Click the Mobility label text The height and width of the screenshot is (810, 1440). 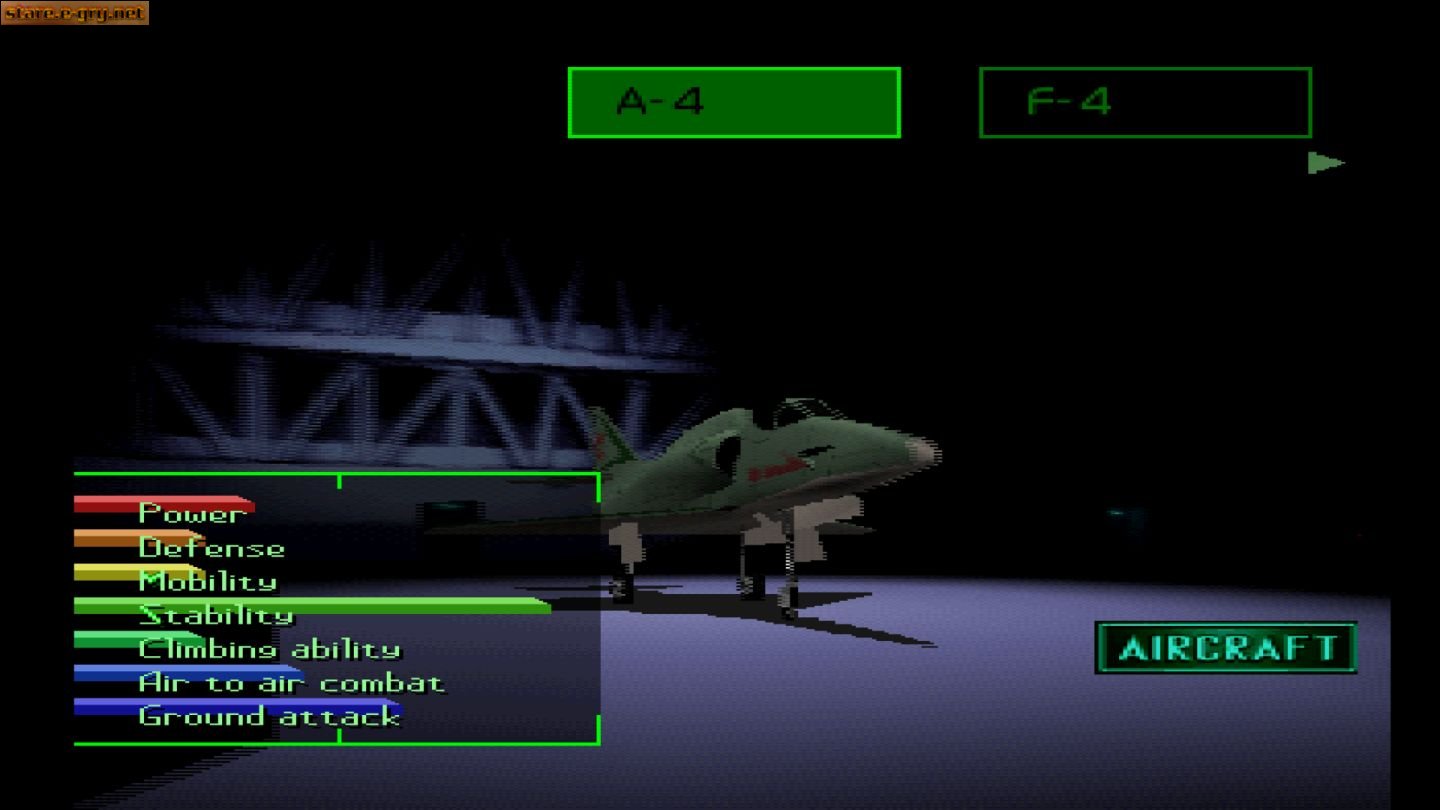coord(206,581)
